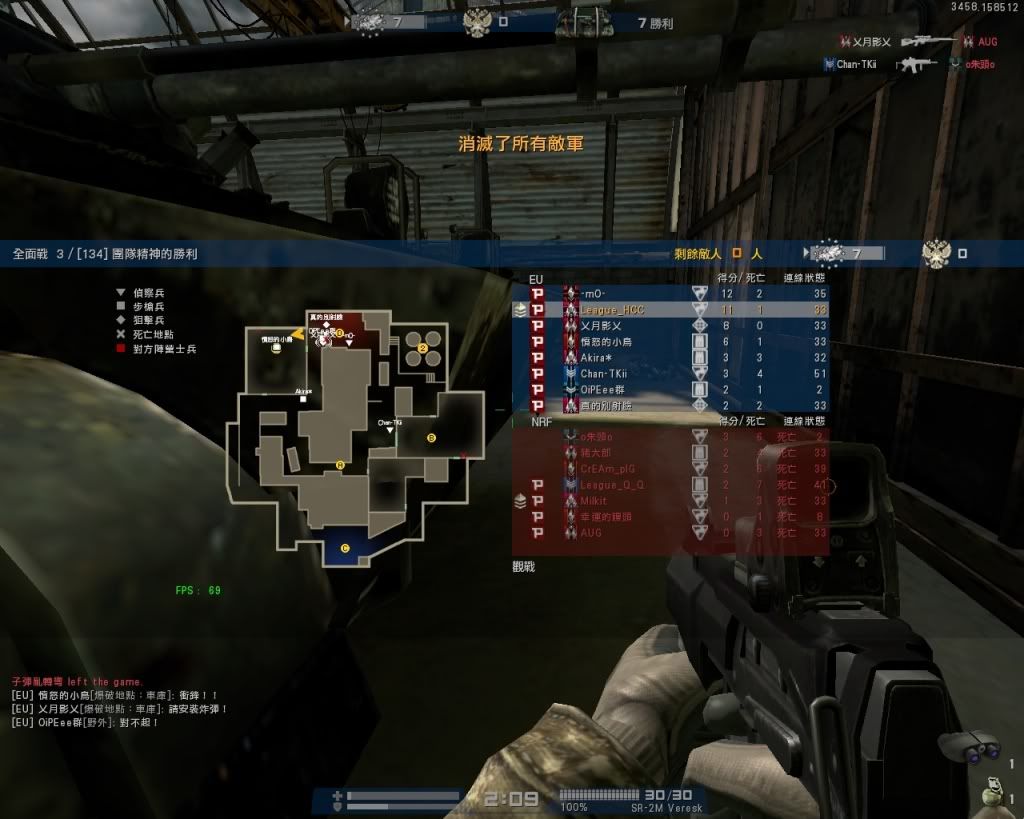Click the numbered 2 marker on the map
The image size is (1024, 819).
(423, 348)
